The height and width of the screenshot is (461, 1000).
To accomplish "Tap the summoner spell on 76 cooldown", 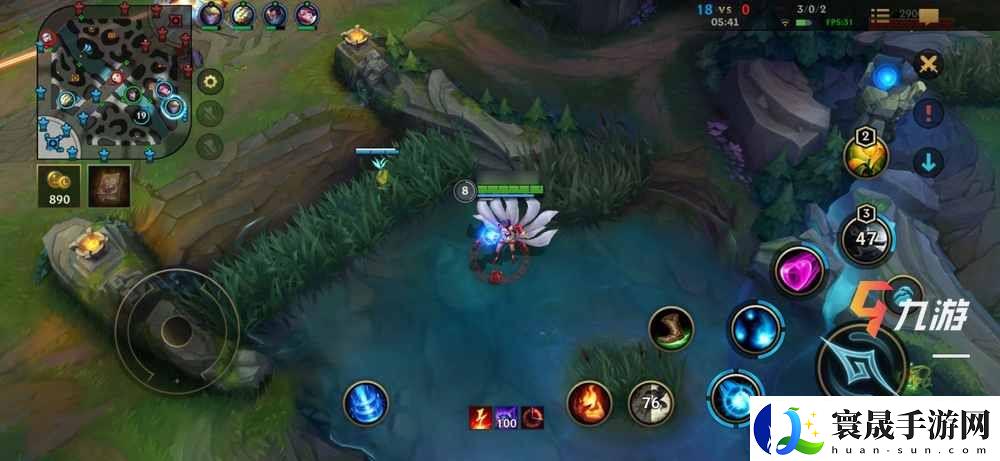I will tap(650, 403).
